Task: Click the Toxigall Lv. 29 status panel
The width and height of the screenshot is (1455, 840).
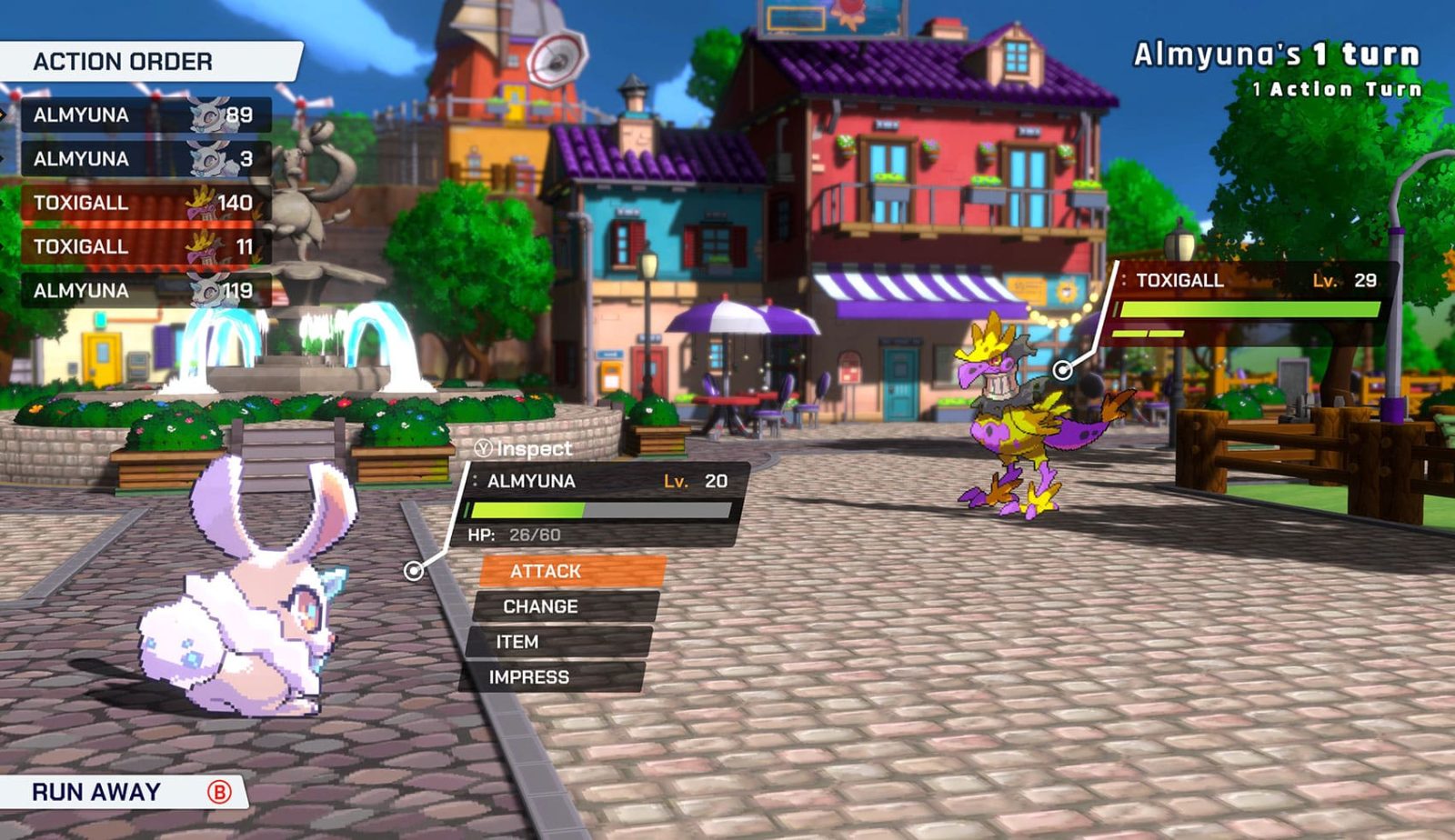Action: 1250,301
